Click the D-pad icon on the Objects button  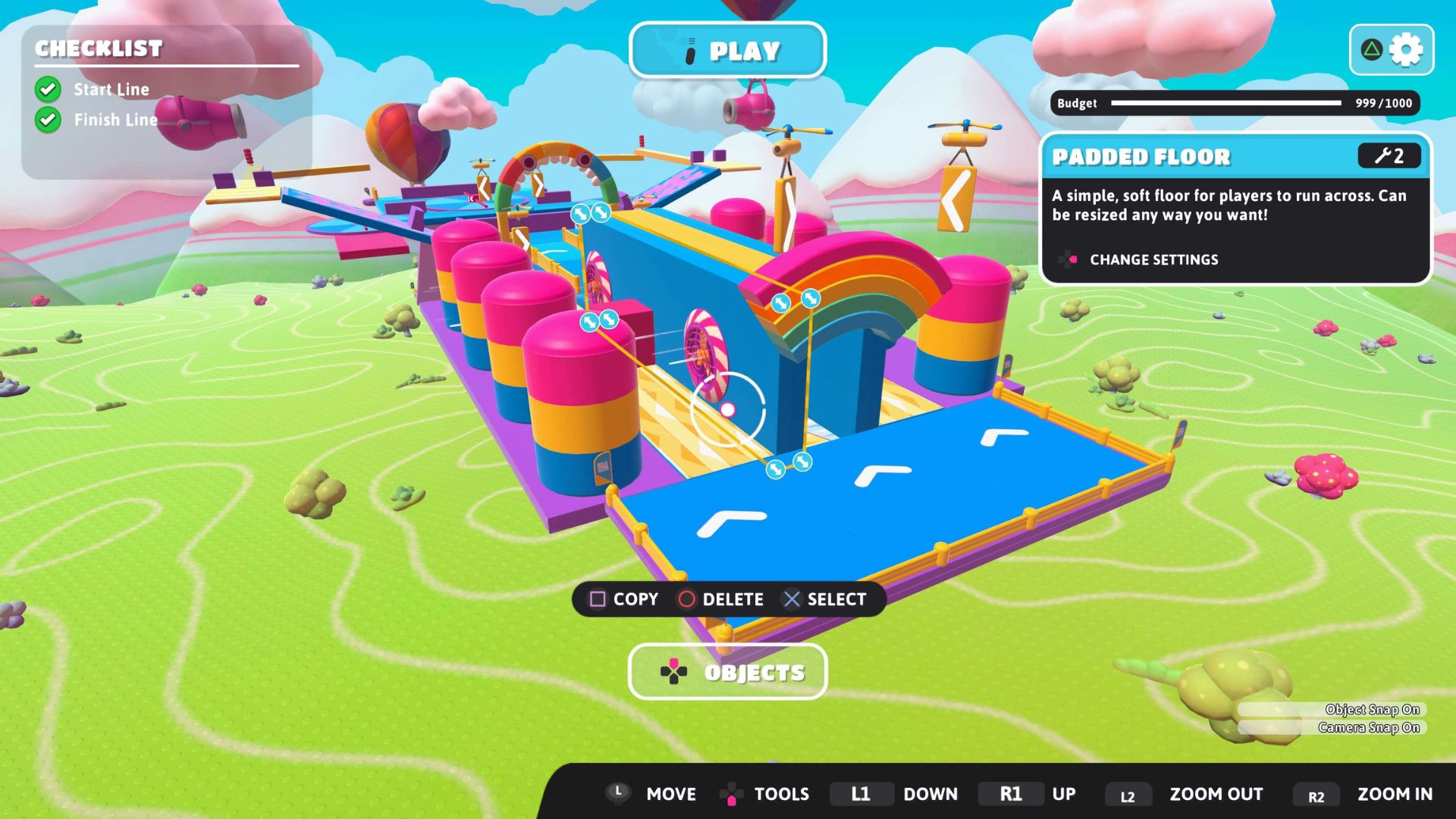pyautogui.click(x=675, y=671)
